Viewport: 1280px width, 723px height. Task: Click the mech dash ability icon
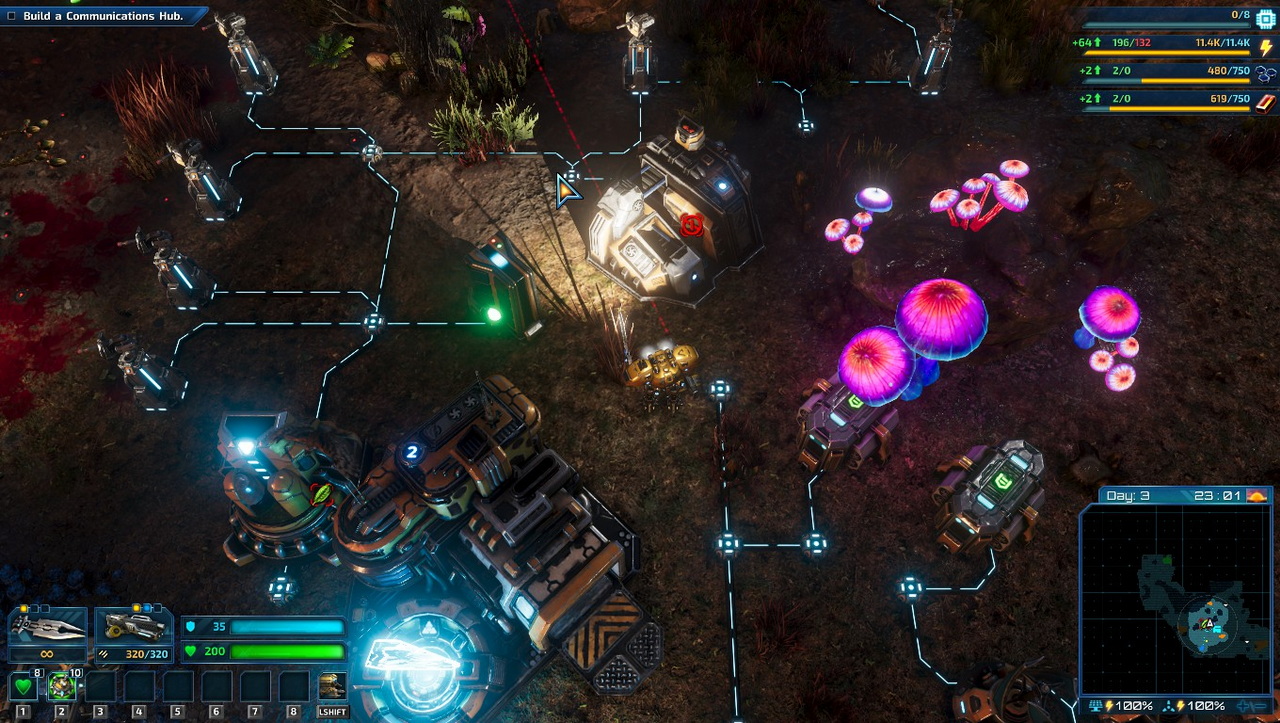(x=332, y=686)
